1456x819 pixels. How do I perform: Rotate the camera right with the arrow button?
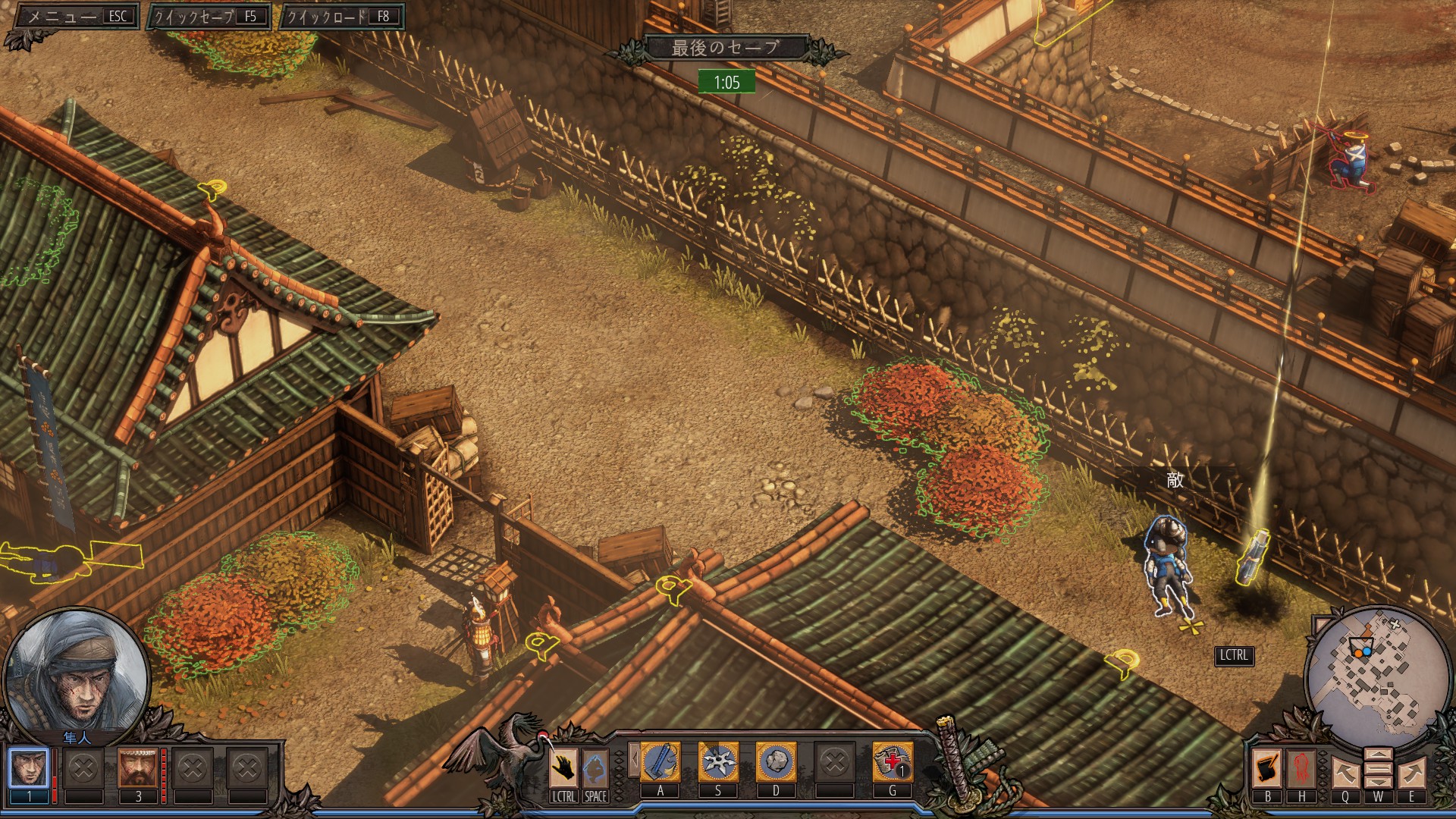[1411, 773]
